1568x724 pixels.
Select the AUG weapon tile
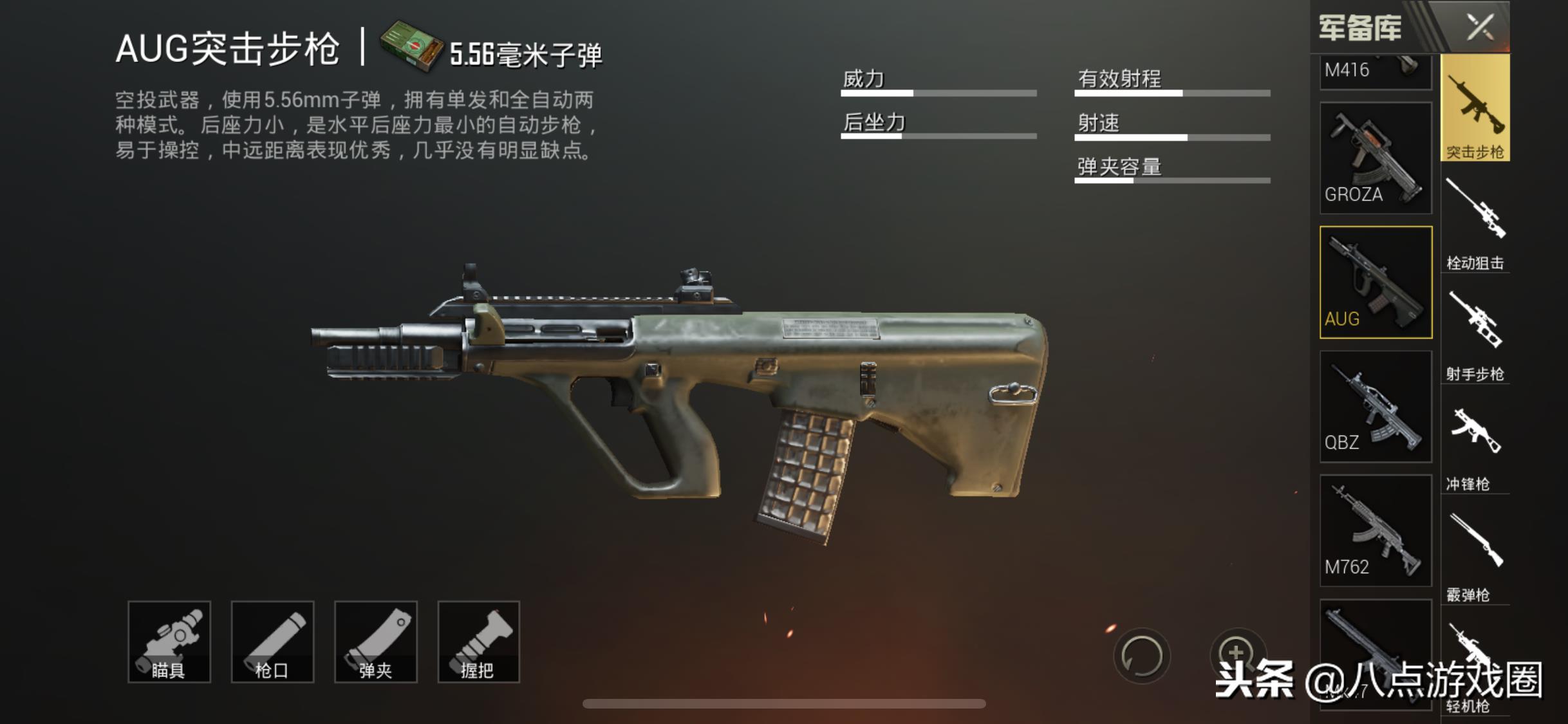[x=1376, y=282]
